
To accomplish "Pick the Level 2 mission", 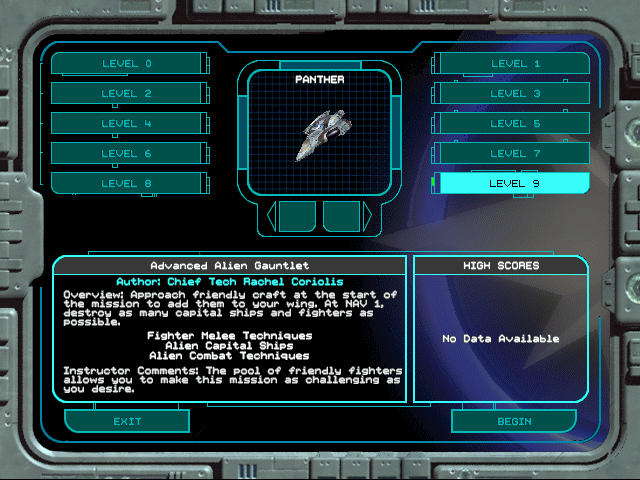I will pyautogui.click(x=126, y=94).
